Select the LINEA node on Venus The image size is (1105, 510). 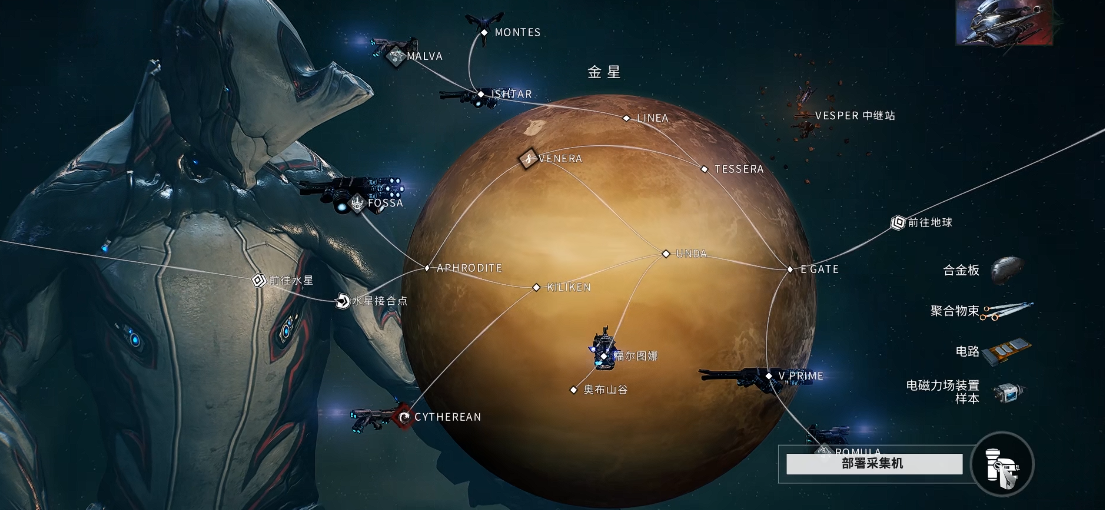627,118
